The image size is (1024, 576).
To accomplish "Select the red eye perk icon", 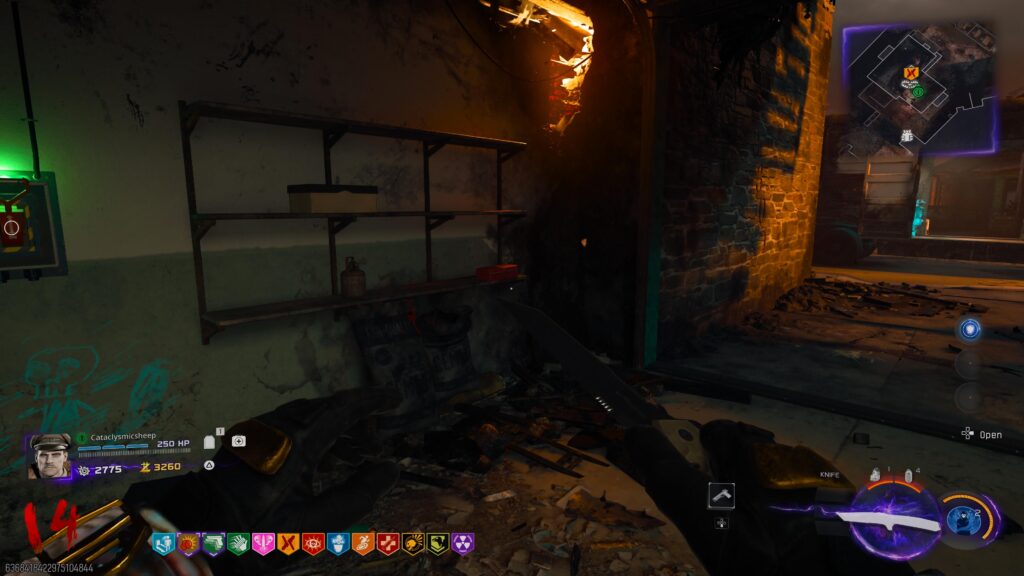I will click(313, 543).
